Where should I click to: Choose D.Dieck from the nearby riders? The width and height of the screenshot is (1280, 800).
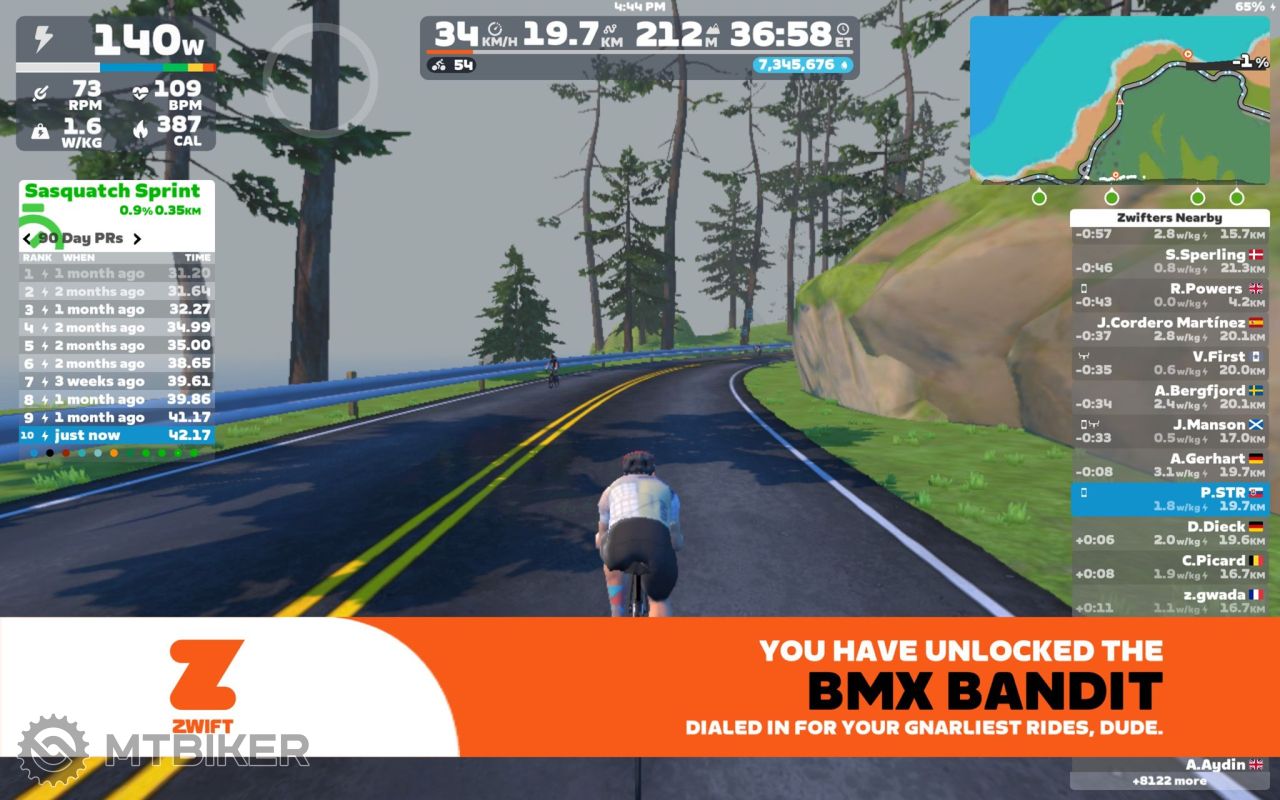click(x=1168, y=533)
